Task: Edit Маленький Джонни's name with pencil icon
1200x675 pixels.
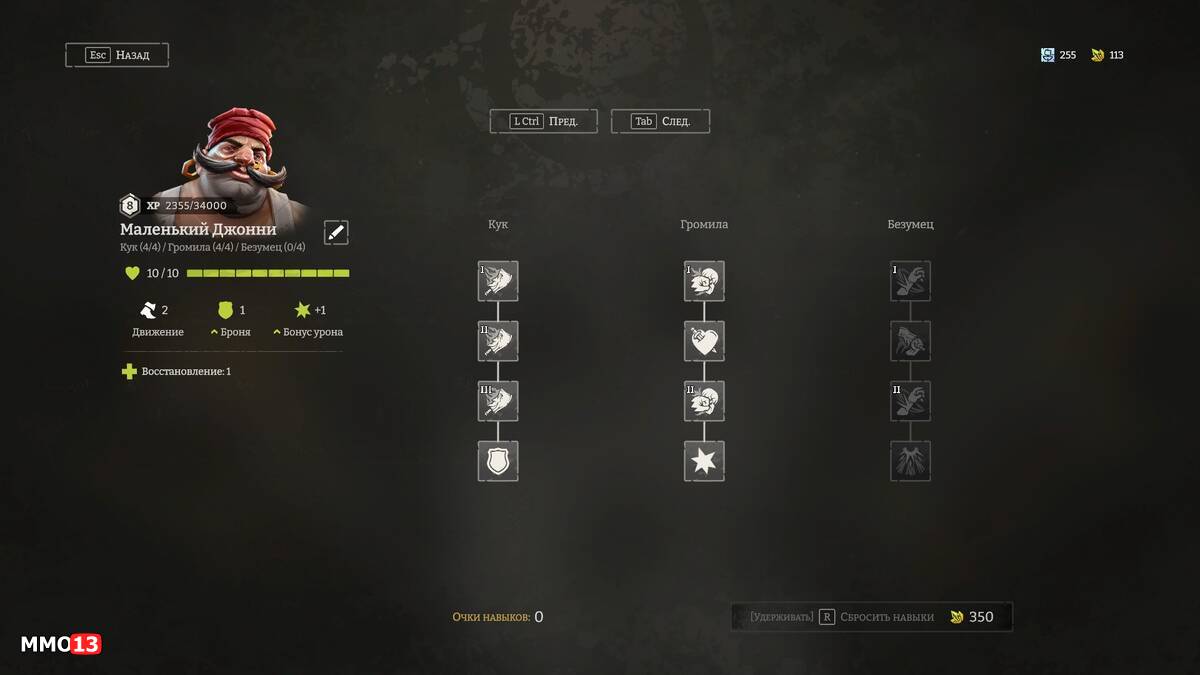Action: click(336, 232)
